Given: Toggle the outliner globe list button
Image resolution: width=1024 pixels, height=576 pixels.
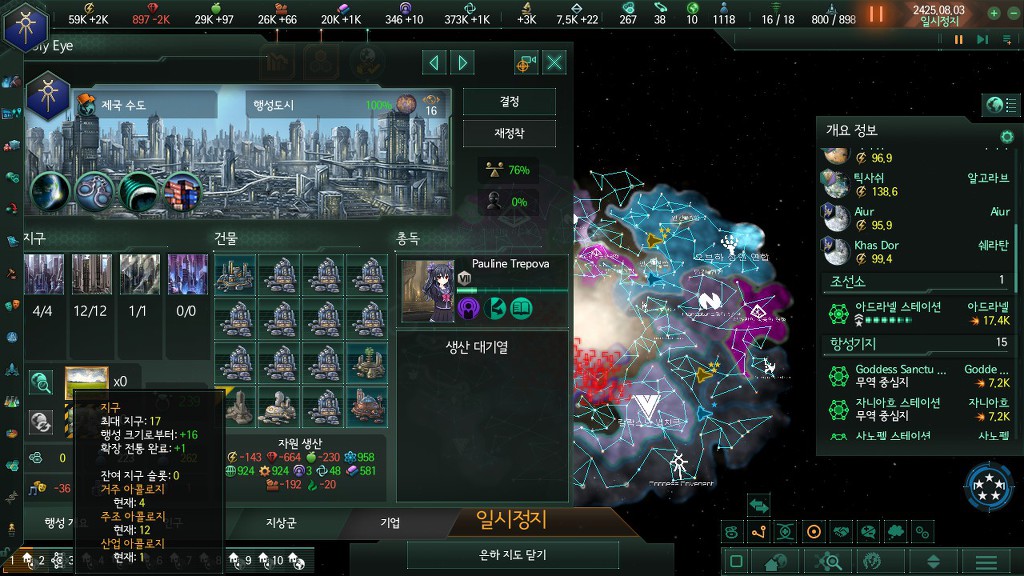Looking at the screenshot, I should pos(995,105).
